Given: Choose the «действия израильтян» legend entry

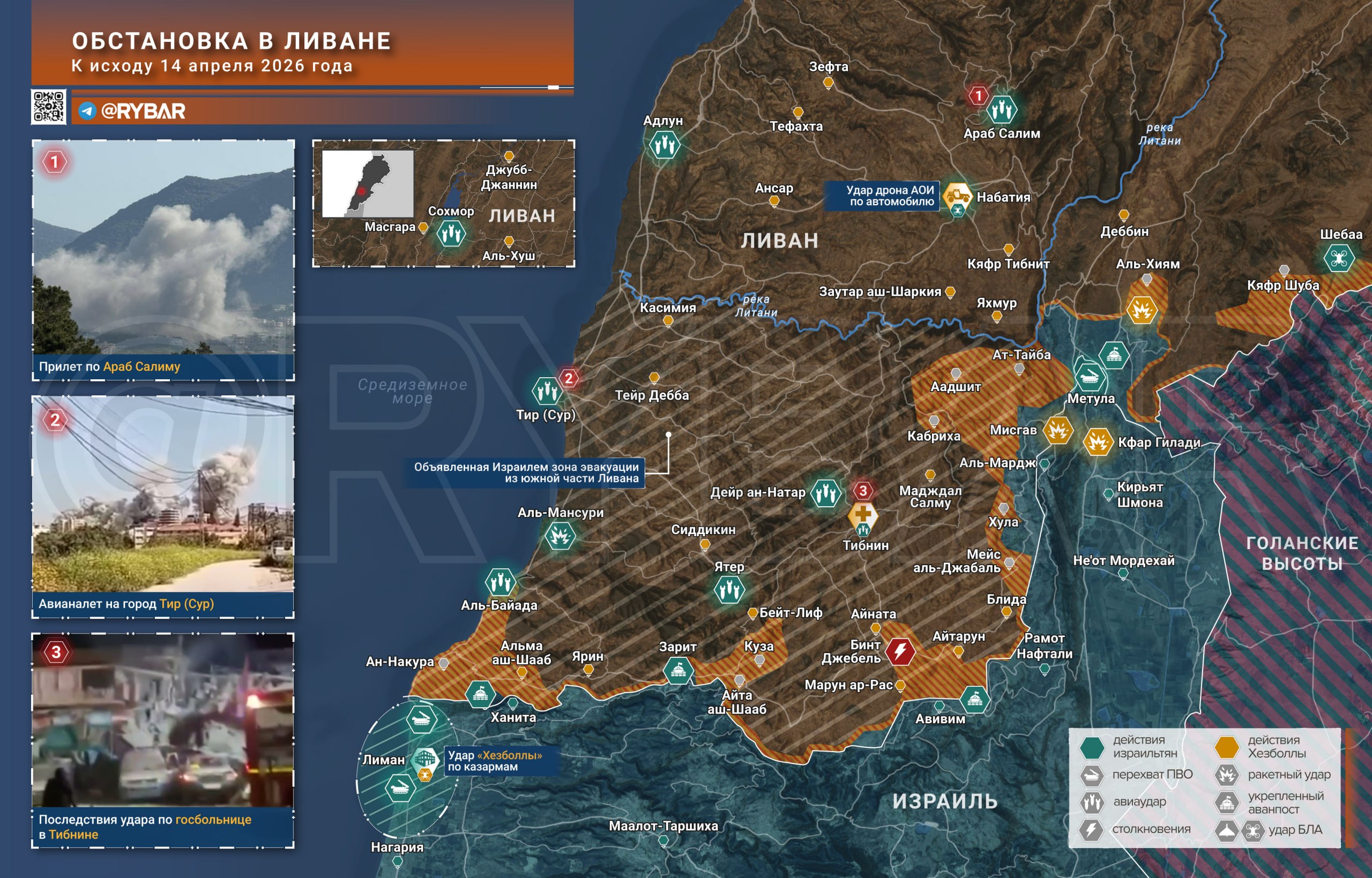Looking at the screenshot, I should pyautogui.click(x=1092, y=747).
